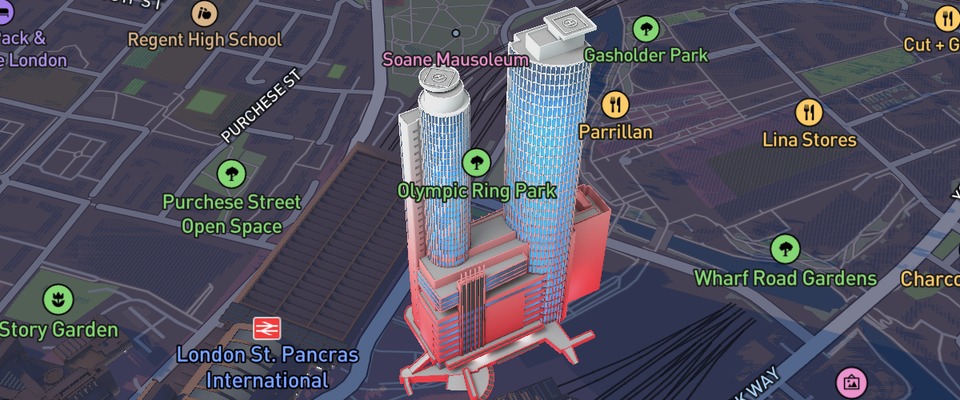Click the Gasholder Park tree marker
The image size is (960, 400).
645,29
